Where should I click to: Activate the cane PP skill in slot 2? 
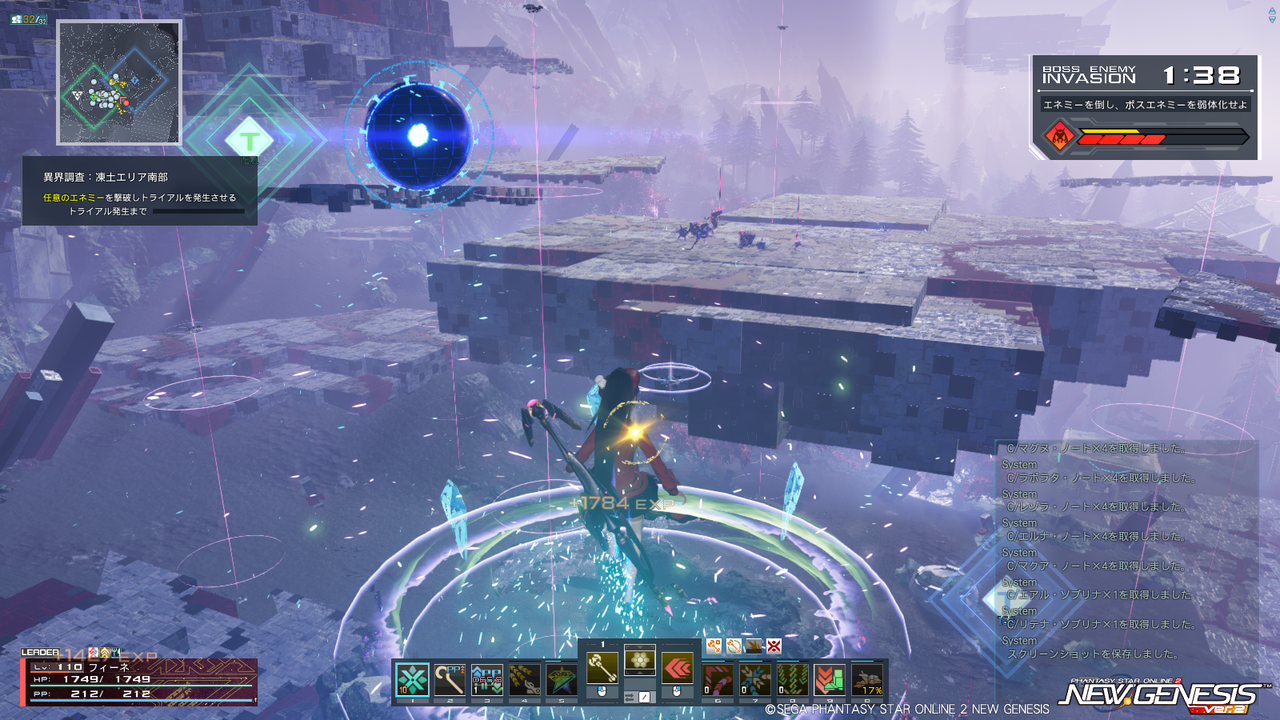(x=450, y=679)
